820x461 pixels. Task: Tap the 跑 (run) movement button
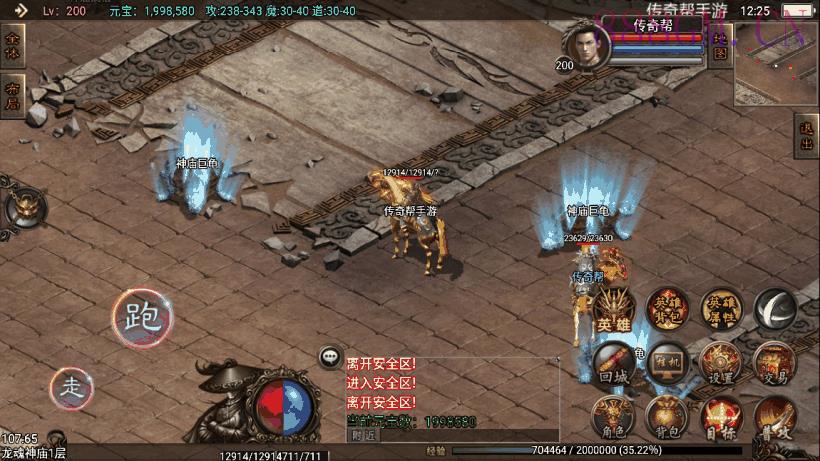140,317
